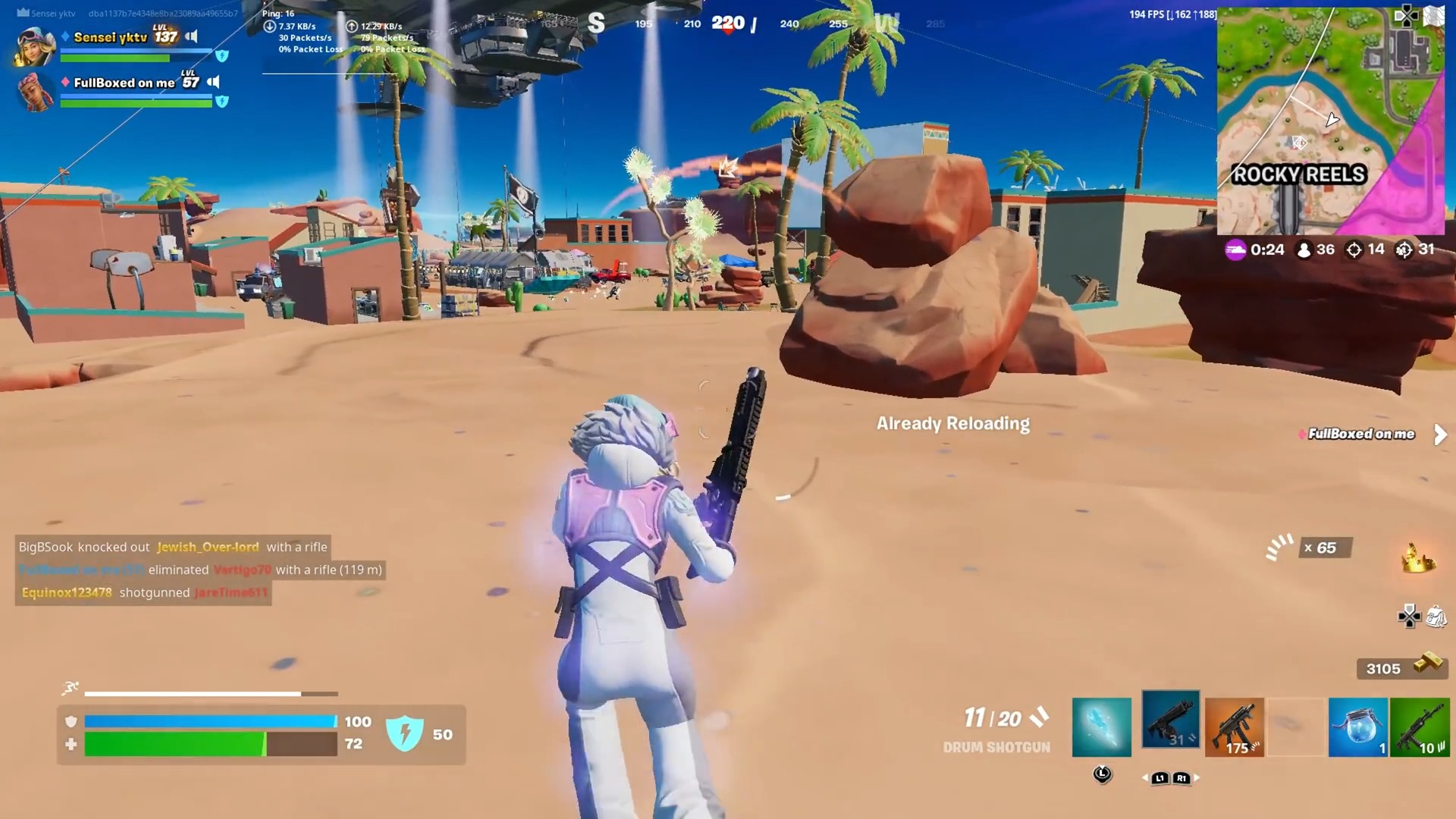Screen dimensions: 1456x819
Task: Click the storm timer icon
Action: coord(1235,249)
